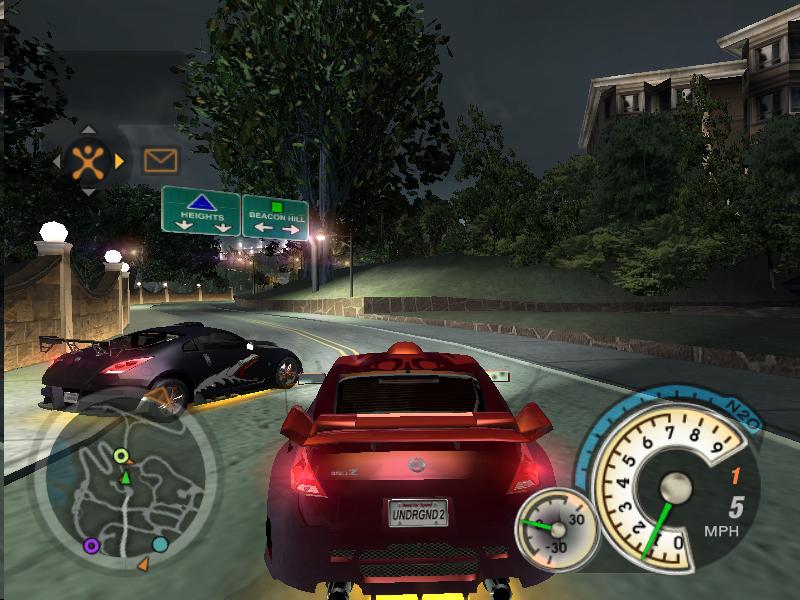Click the orange figure menu icon
The image size is (800, 600).
[x=88, y=160]
